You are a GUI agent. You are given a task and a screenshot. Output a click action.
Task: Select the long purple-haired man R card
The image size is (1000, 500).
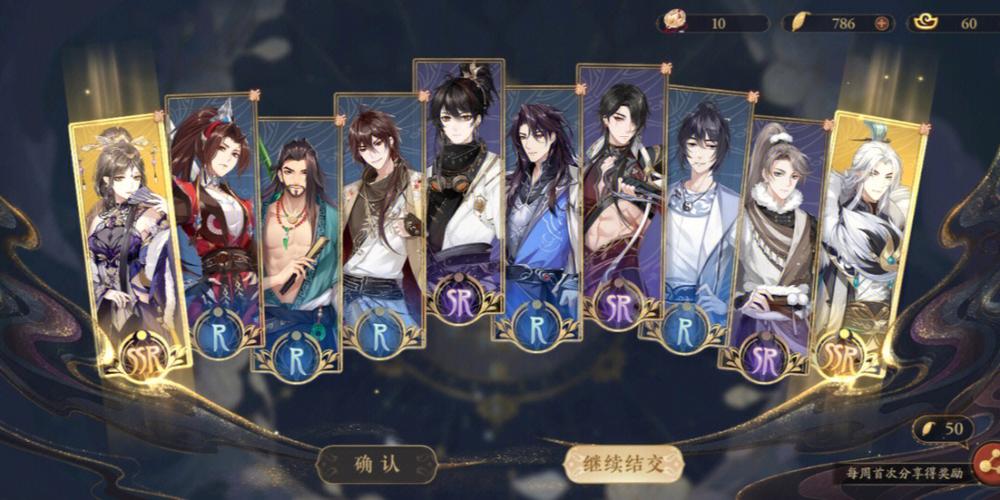(538, 215)
